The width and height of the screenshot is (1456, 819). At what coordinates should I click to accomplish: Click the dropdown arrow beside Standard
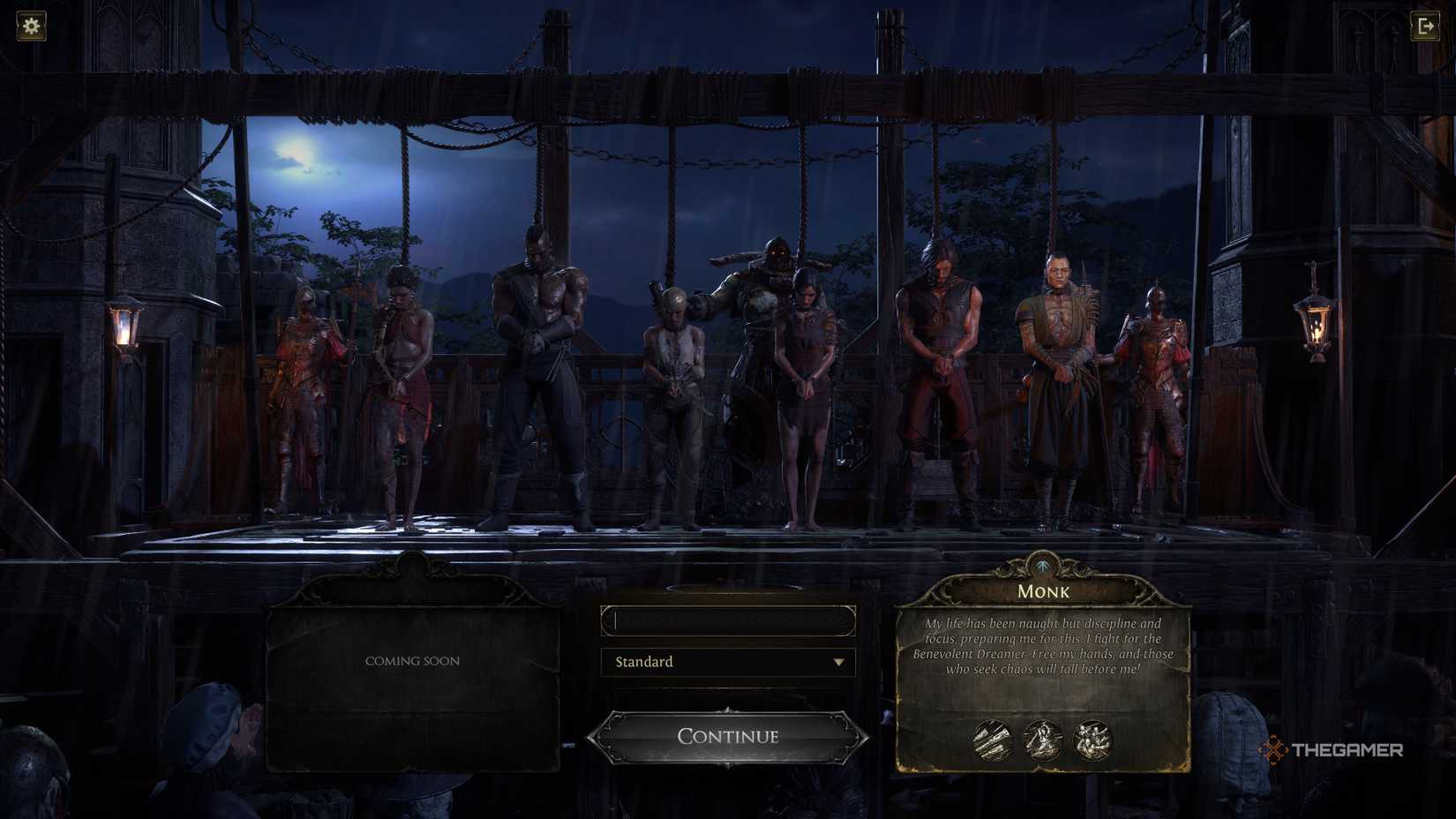pyautogui.click(x=840, y=662)
